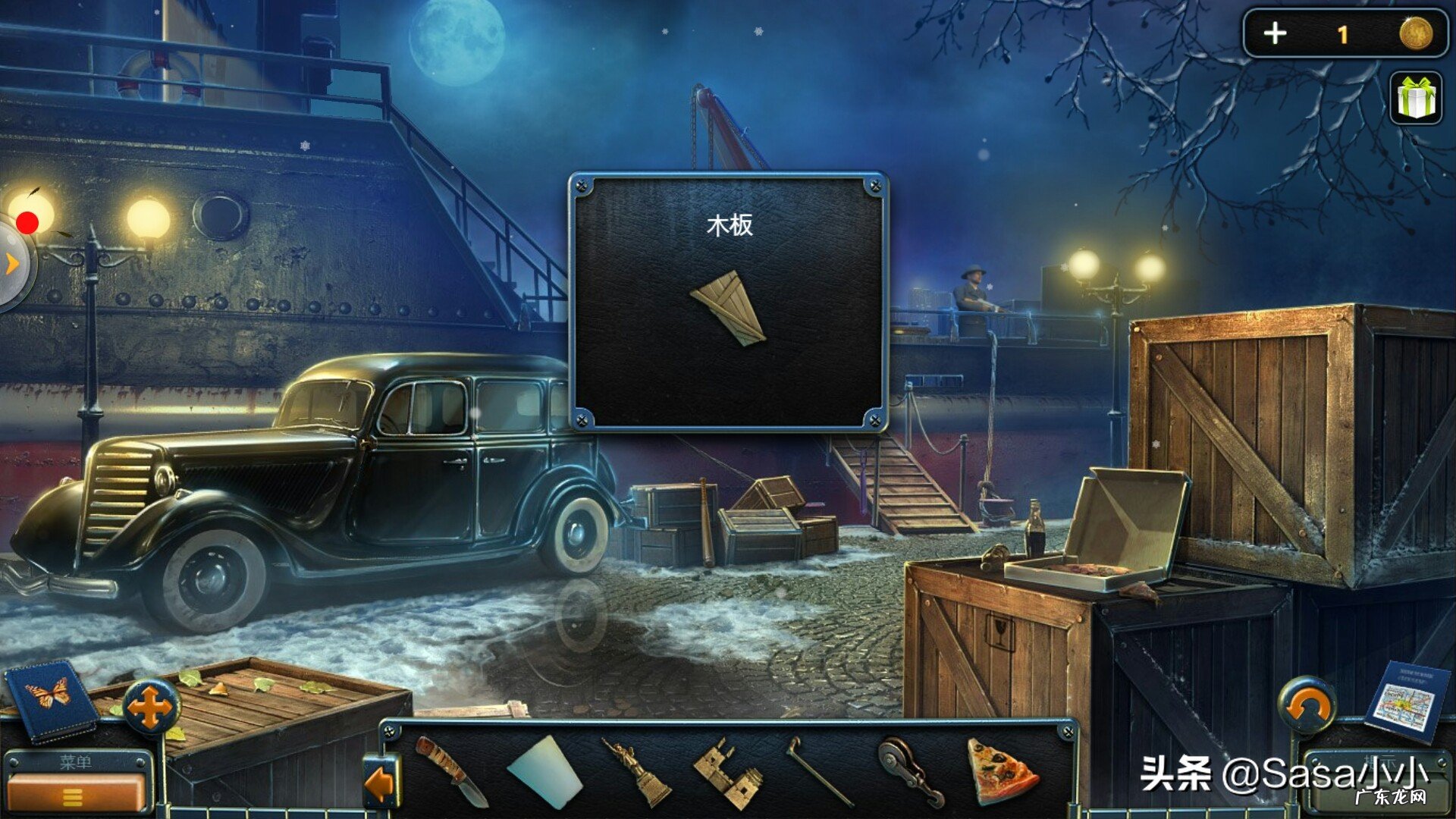Select the golden castle piece item
1456x819 pixels.
(730, 773)
